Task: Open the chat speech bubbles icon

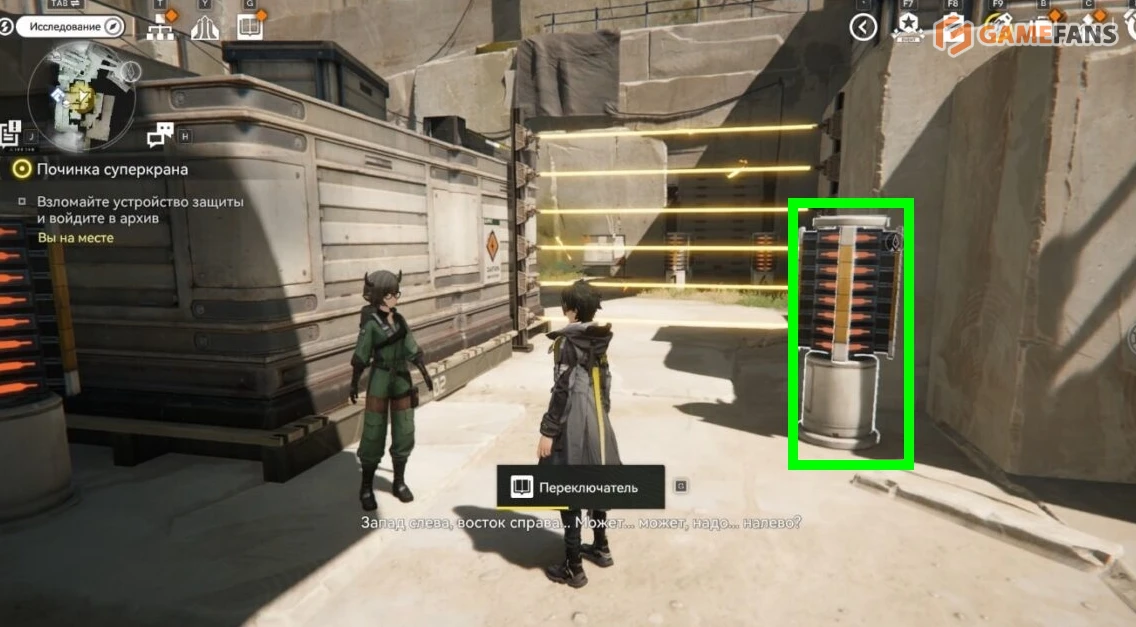Action: pos(160,135)
